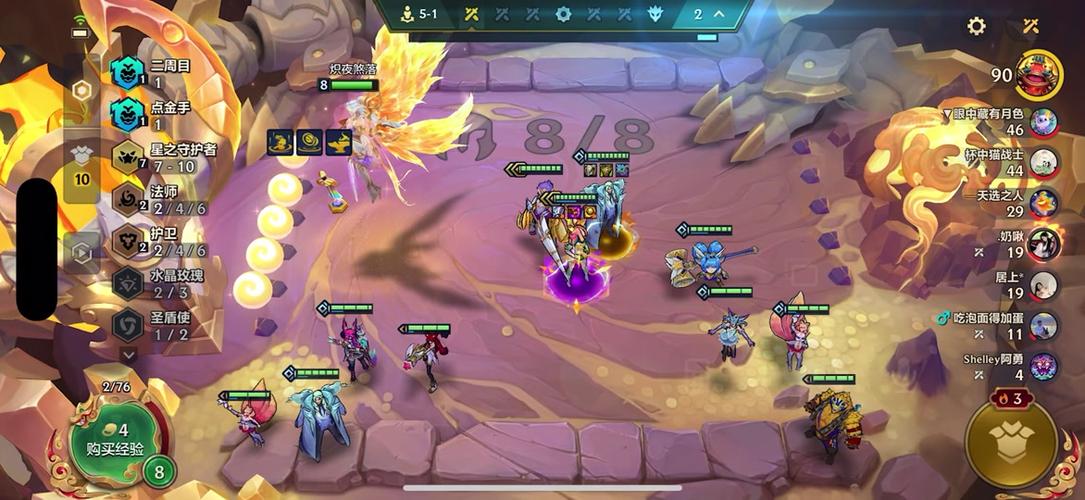View the 法师 trait breakdown
1085x500 pixels.
[x=127, y=198]
